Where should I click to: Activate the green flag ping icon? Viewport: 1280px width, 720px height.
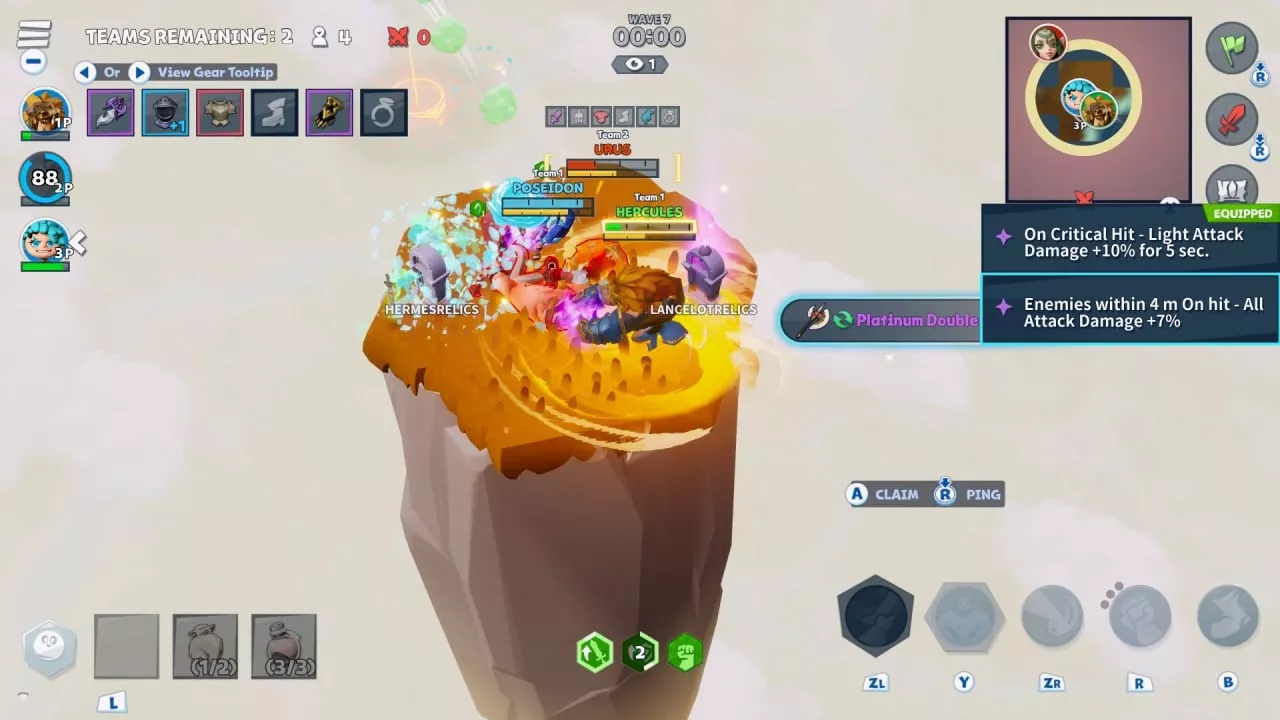pyautogui.click(x=1231, y=48)
